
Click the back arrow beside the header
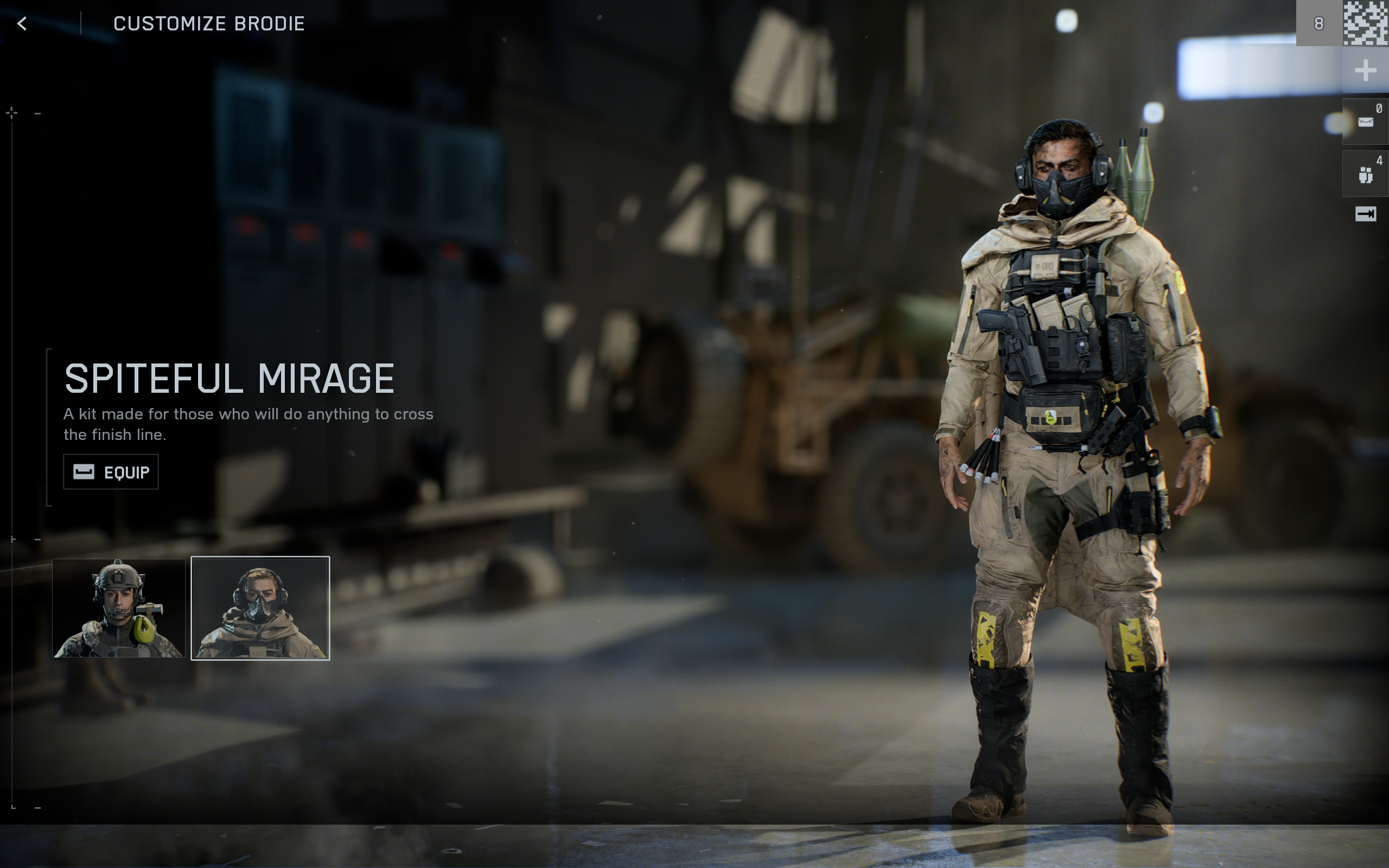click(x=21, y=23)
